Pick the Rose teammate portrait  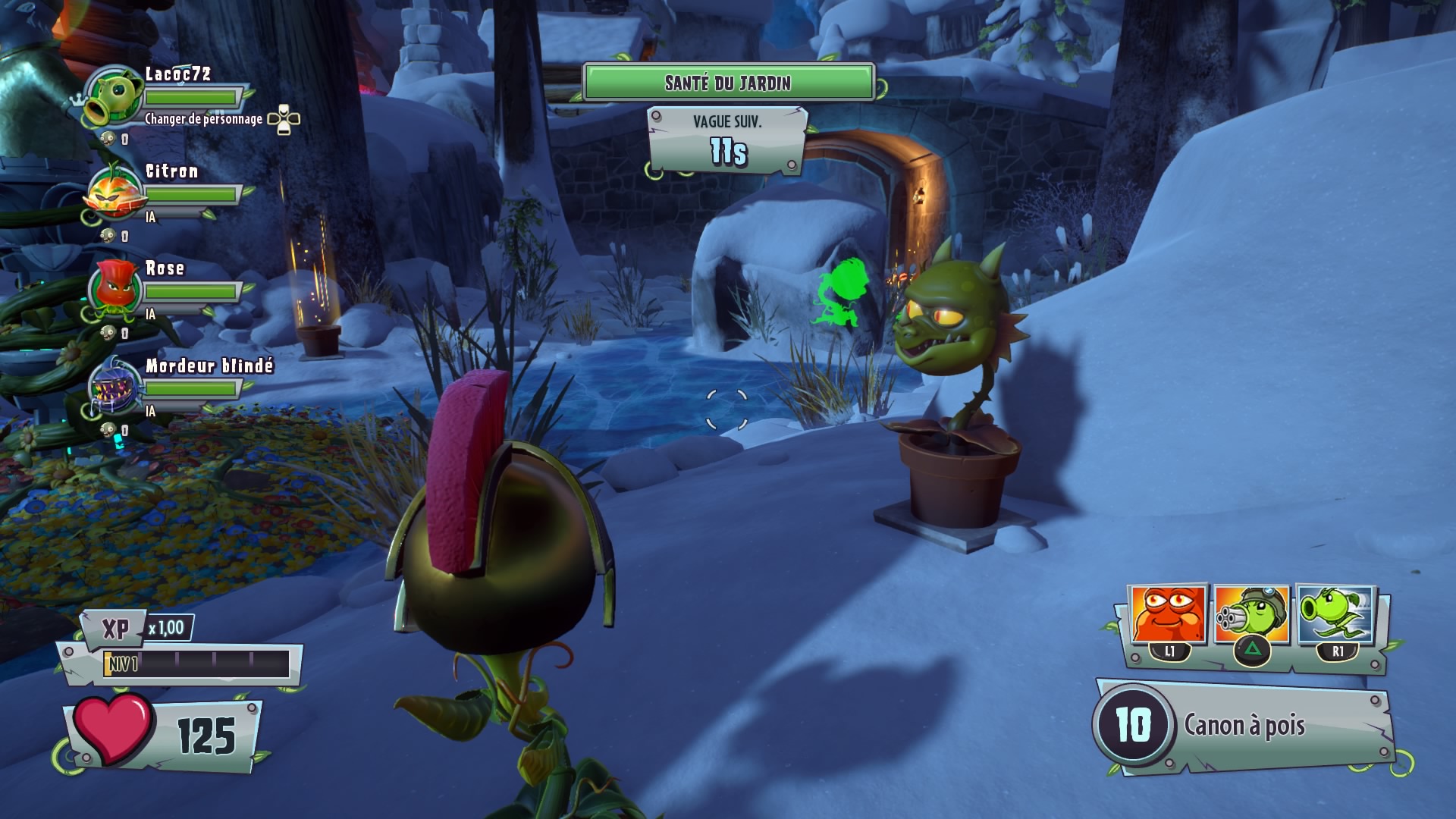click(115, 290)
